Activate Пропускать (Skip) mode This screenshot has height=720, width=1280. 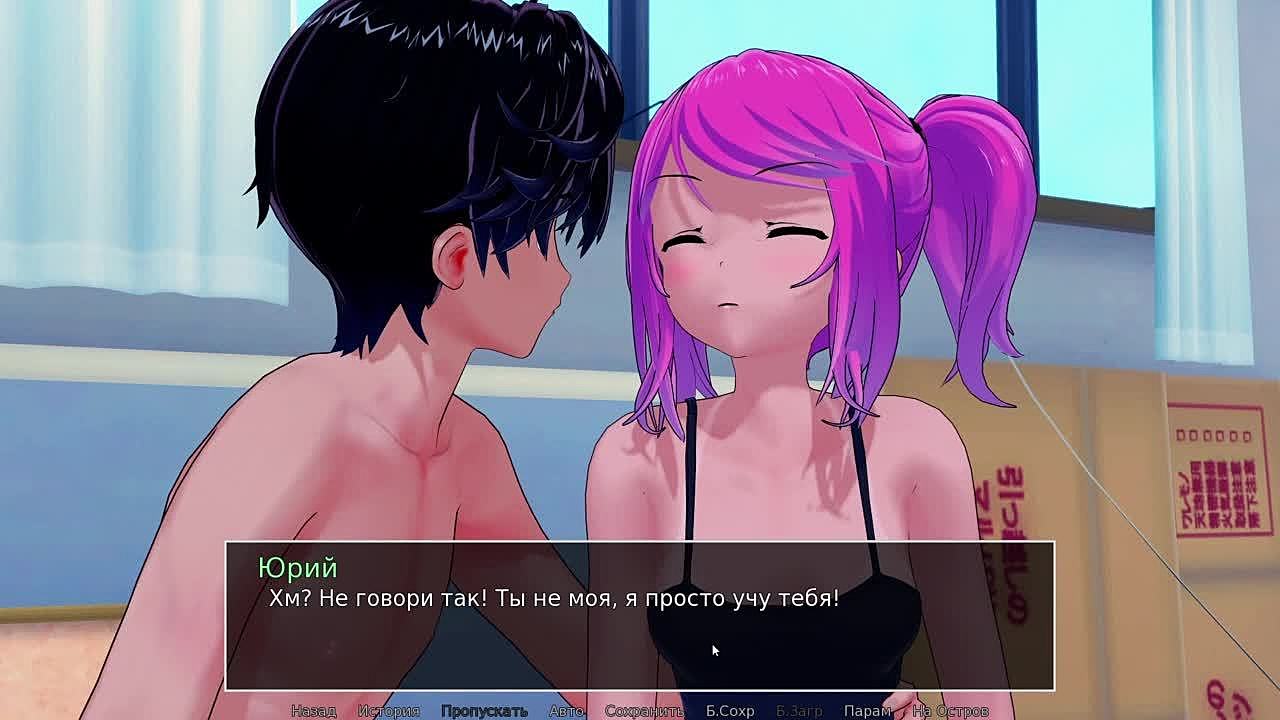484,711
